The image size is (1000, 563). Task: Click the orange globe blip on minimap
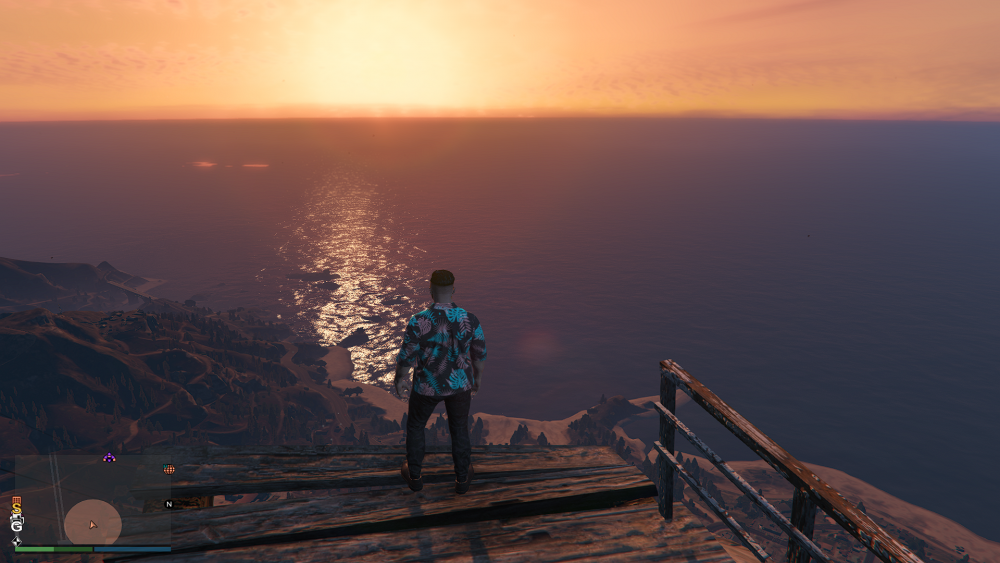[x=169, y=468]
